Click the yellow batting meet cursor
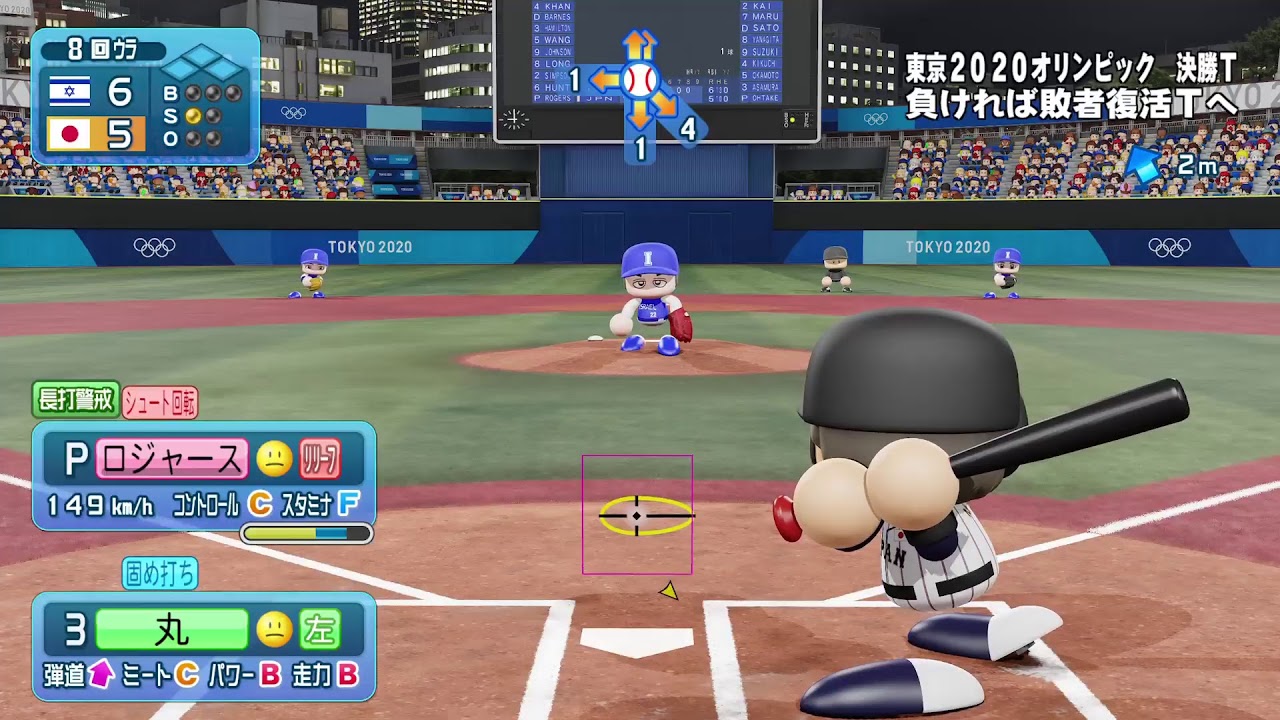Image resolution: width=1280 pixels, height=720 pixels. (x=645, y=516)
